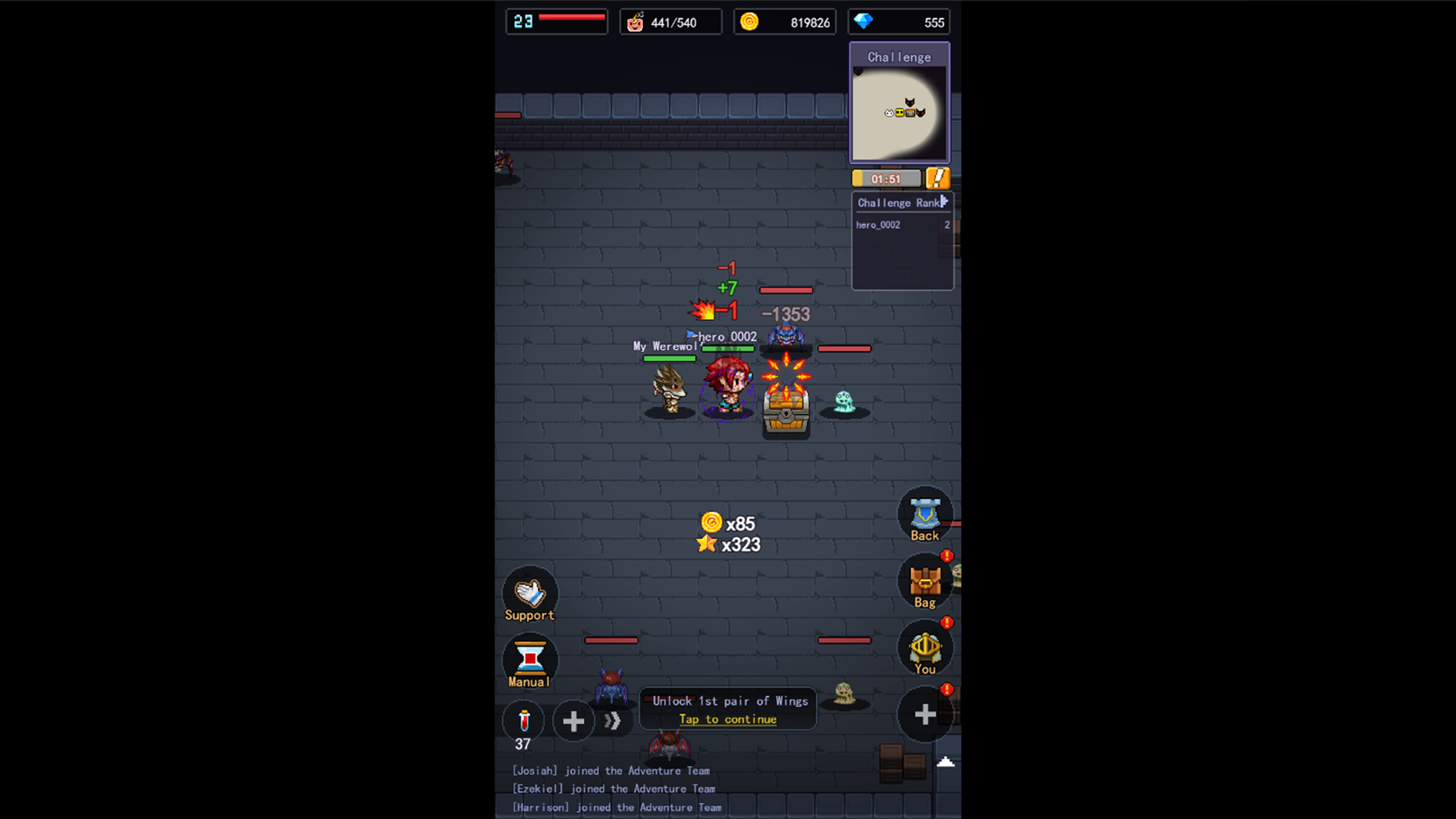Select hero_0002 in Challenge Rank

880,224
